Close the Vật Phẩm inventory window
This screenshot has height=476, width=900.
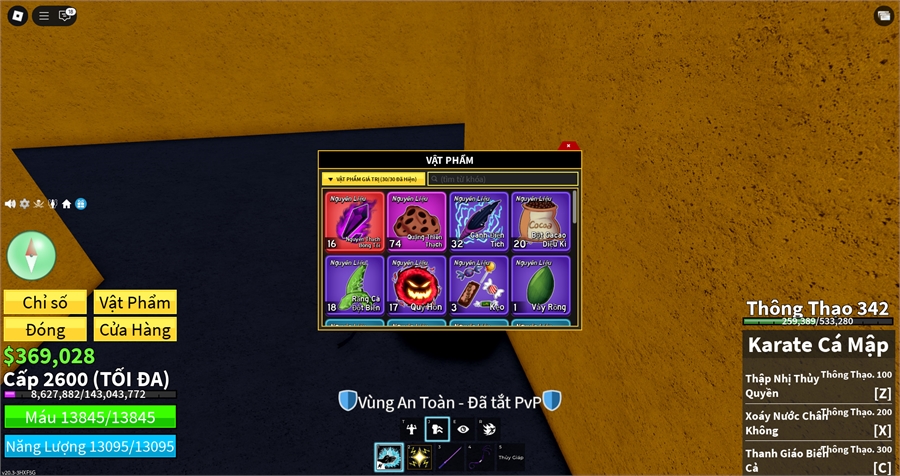(568, 146)
